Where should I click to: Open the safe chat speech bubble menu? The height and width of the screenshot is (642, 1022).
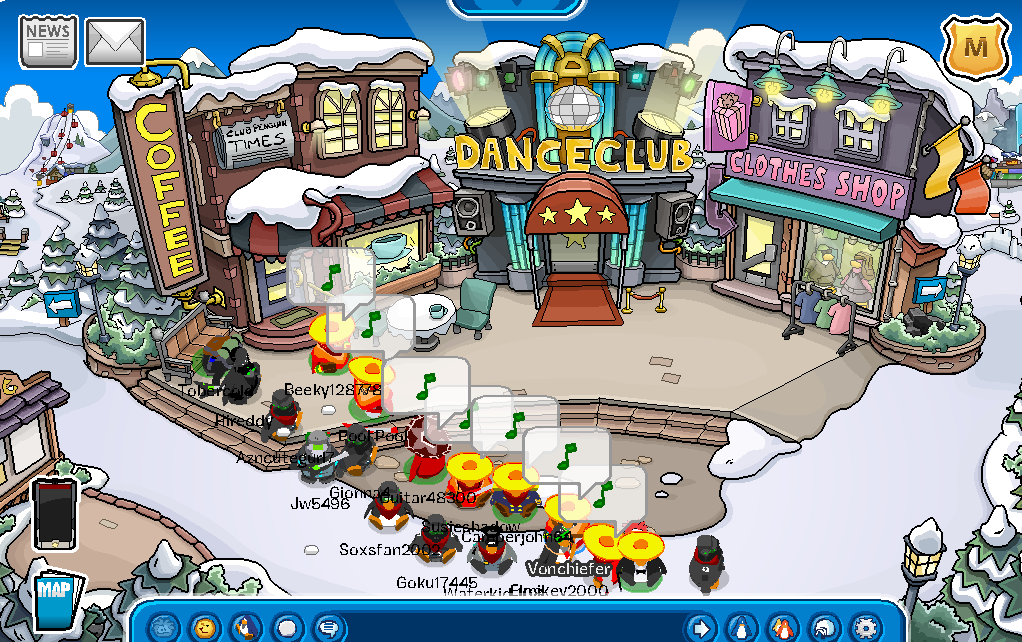click(328, 627)
